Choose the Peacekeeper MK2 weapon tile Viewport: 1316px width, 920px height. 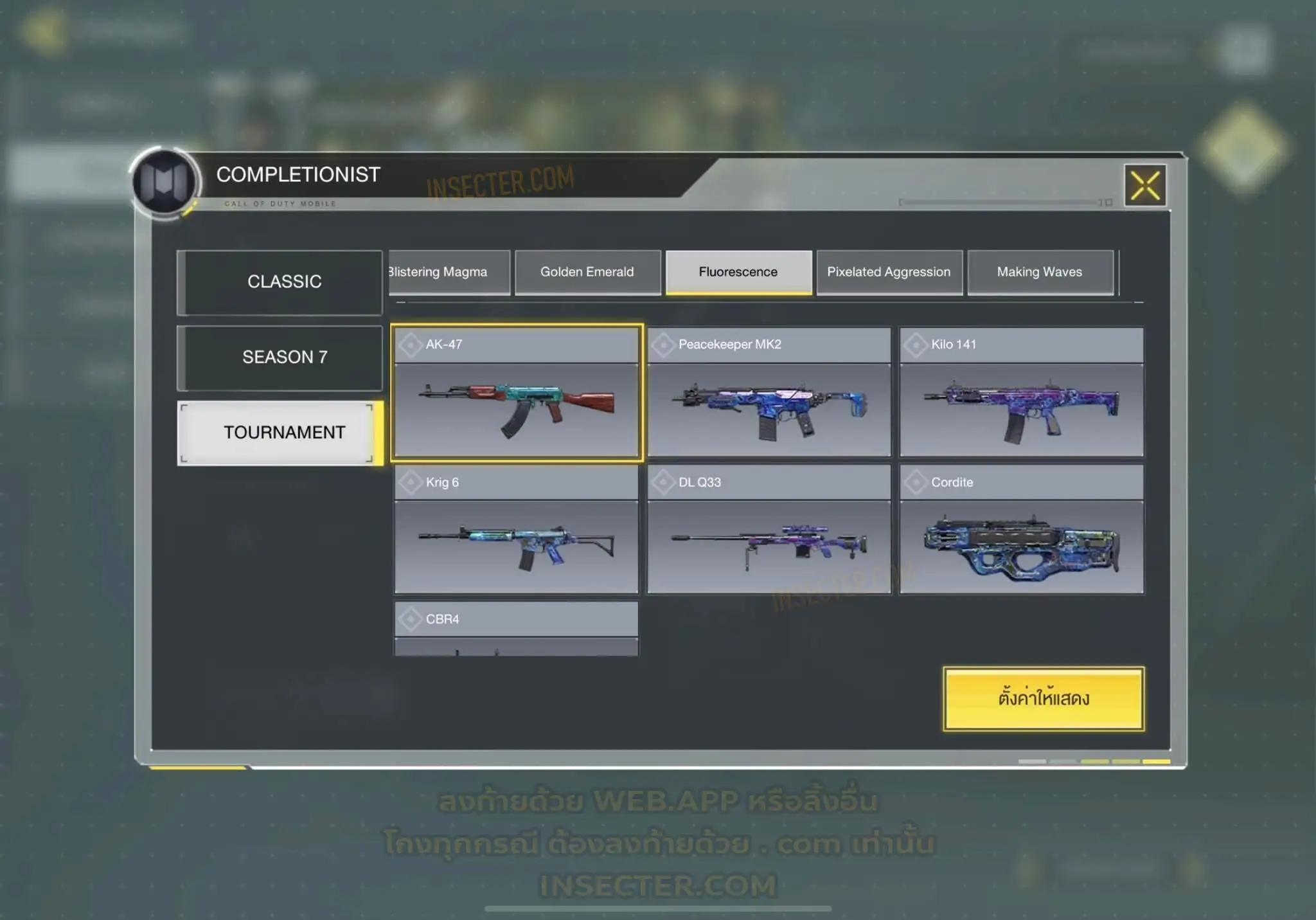point(769,393)
